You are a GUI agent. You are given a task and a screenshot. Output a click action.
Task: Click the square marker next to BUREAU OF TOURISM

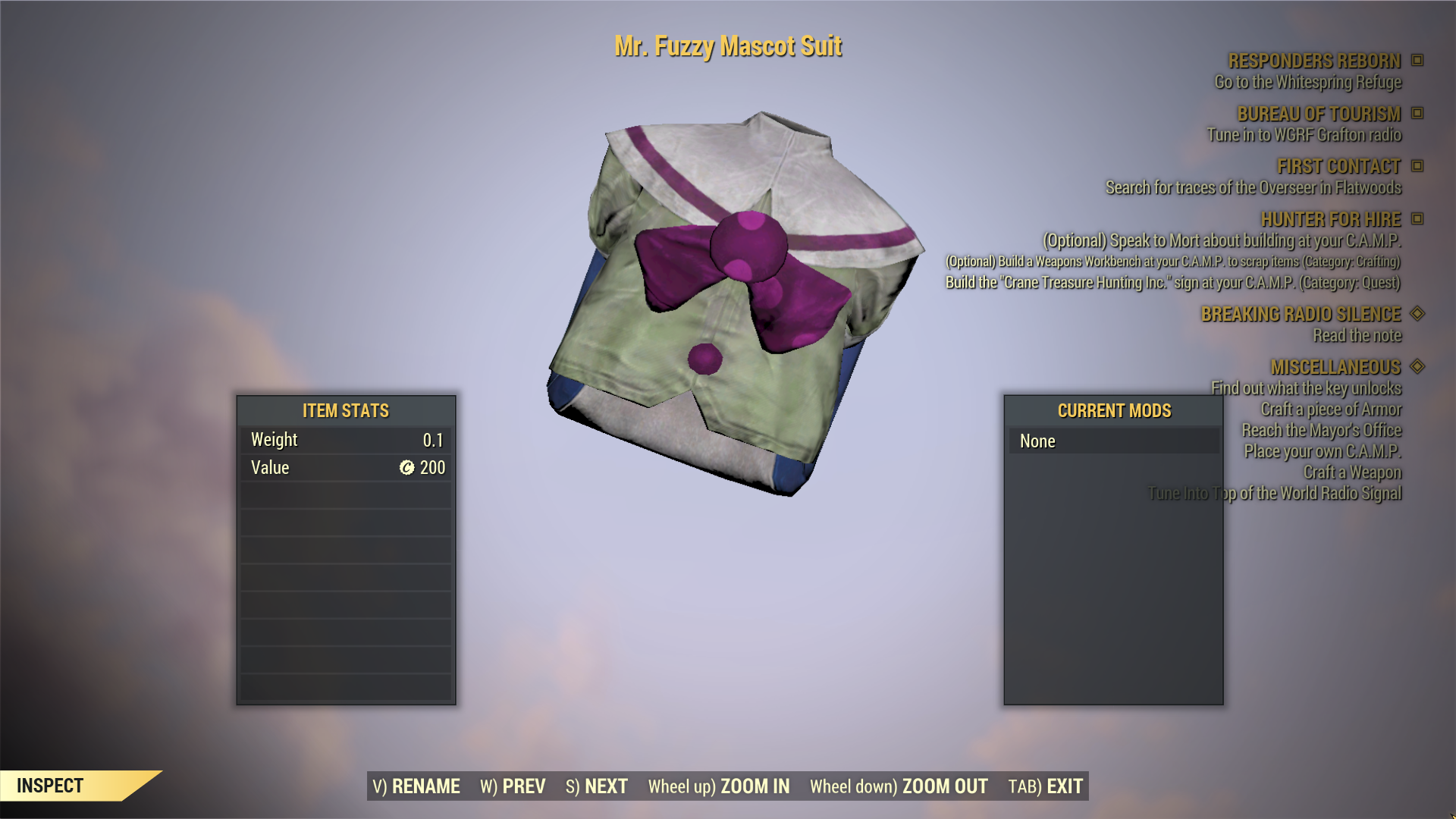1417,114
